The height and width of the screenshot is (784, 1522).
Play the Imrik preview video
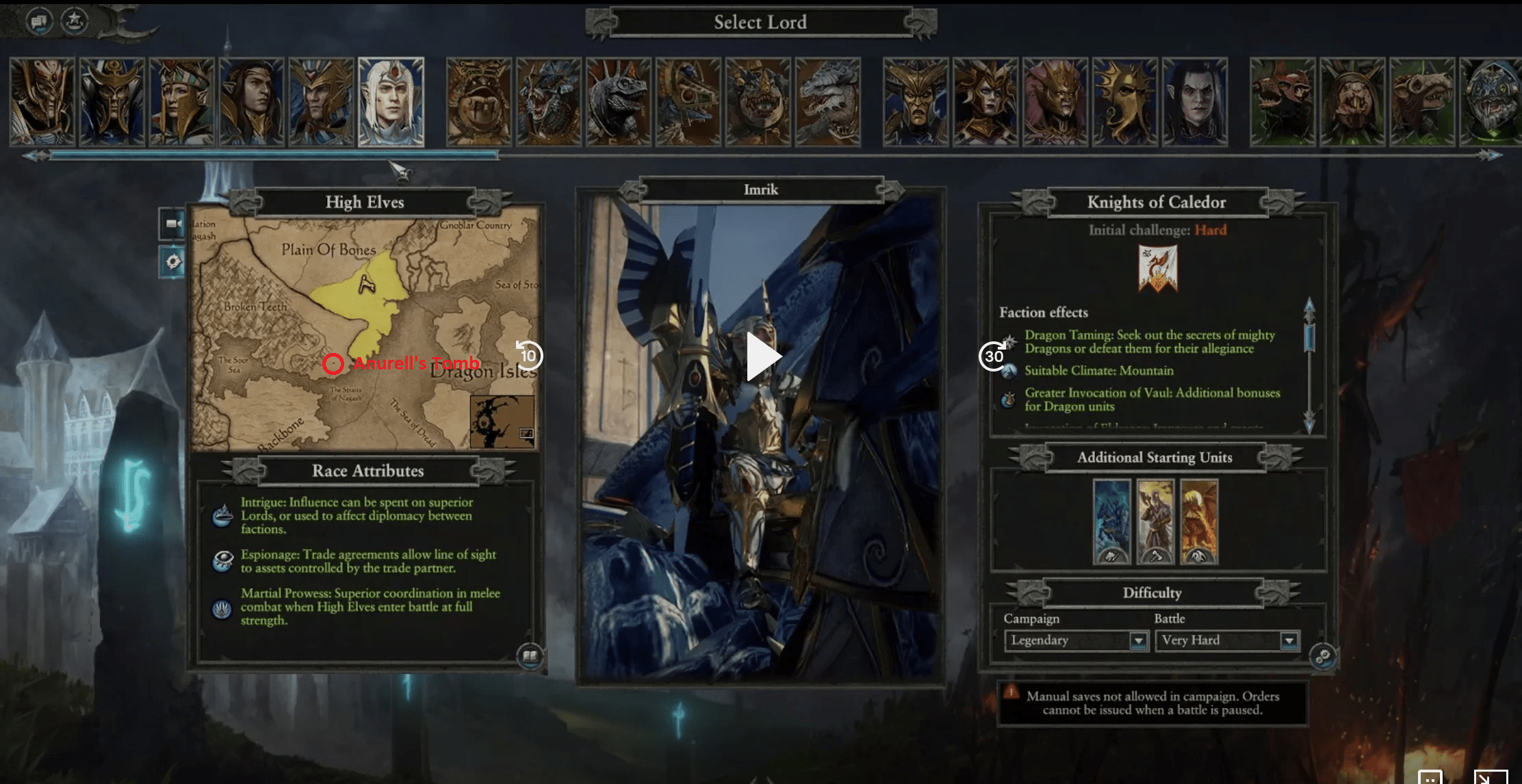coord(762,356)
